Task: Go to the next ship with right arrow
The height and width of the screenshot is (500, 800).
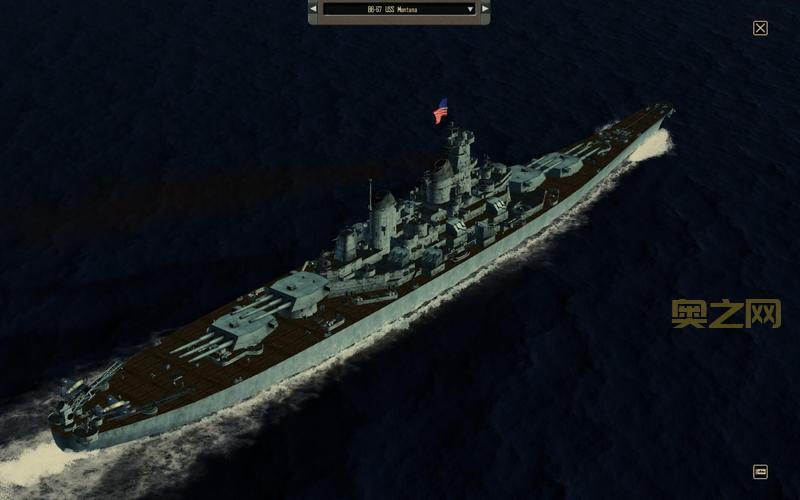Action: pyautogui.click(x=485, y=9)
